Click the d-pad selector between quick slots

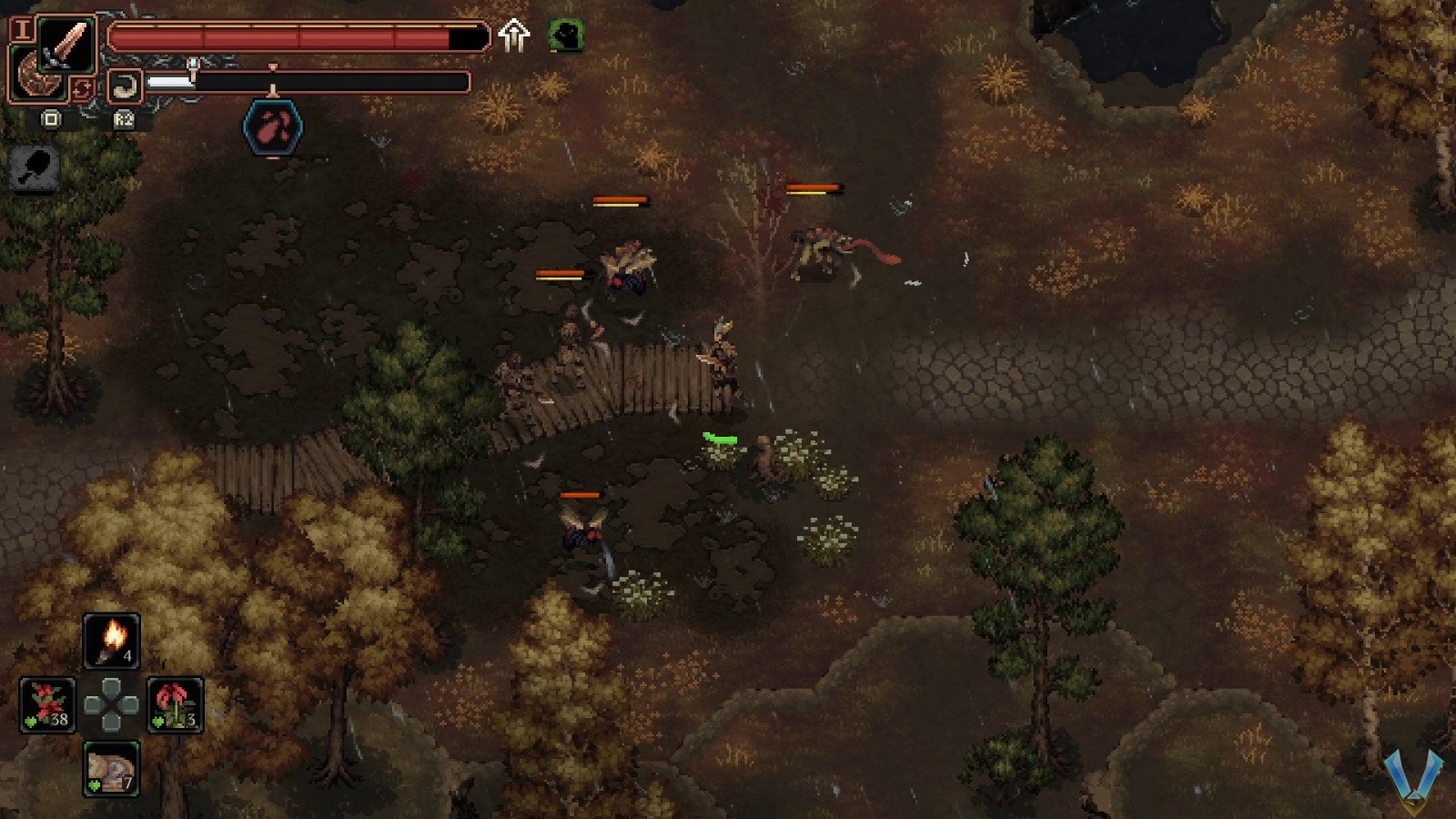point(111,702)
